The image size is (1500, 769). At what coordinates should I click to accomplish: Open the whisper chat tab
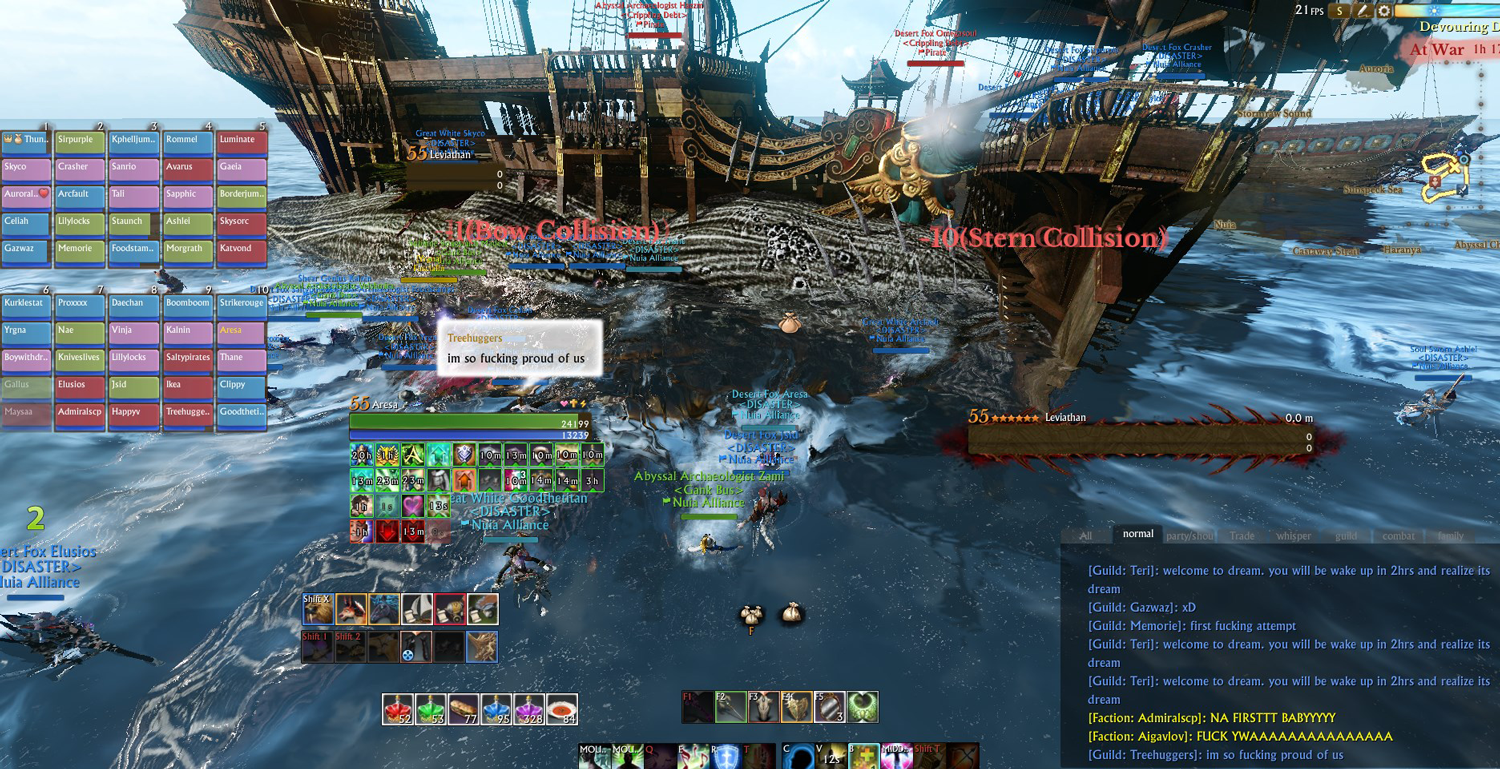(1293, 536)
